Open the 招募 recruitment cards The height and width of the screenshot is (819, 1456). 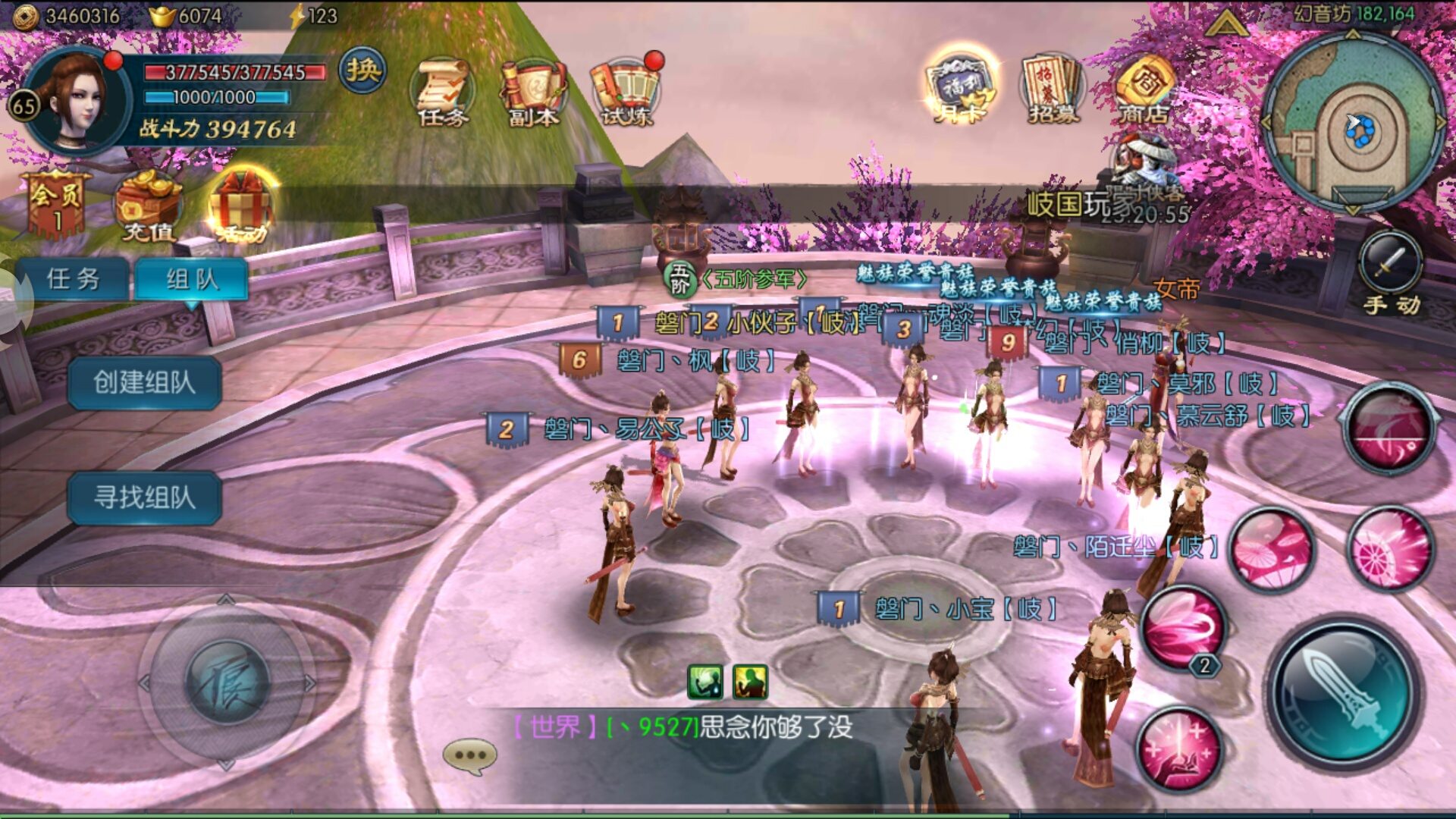coord(1052,89)
